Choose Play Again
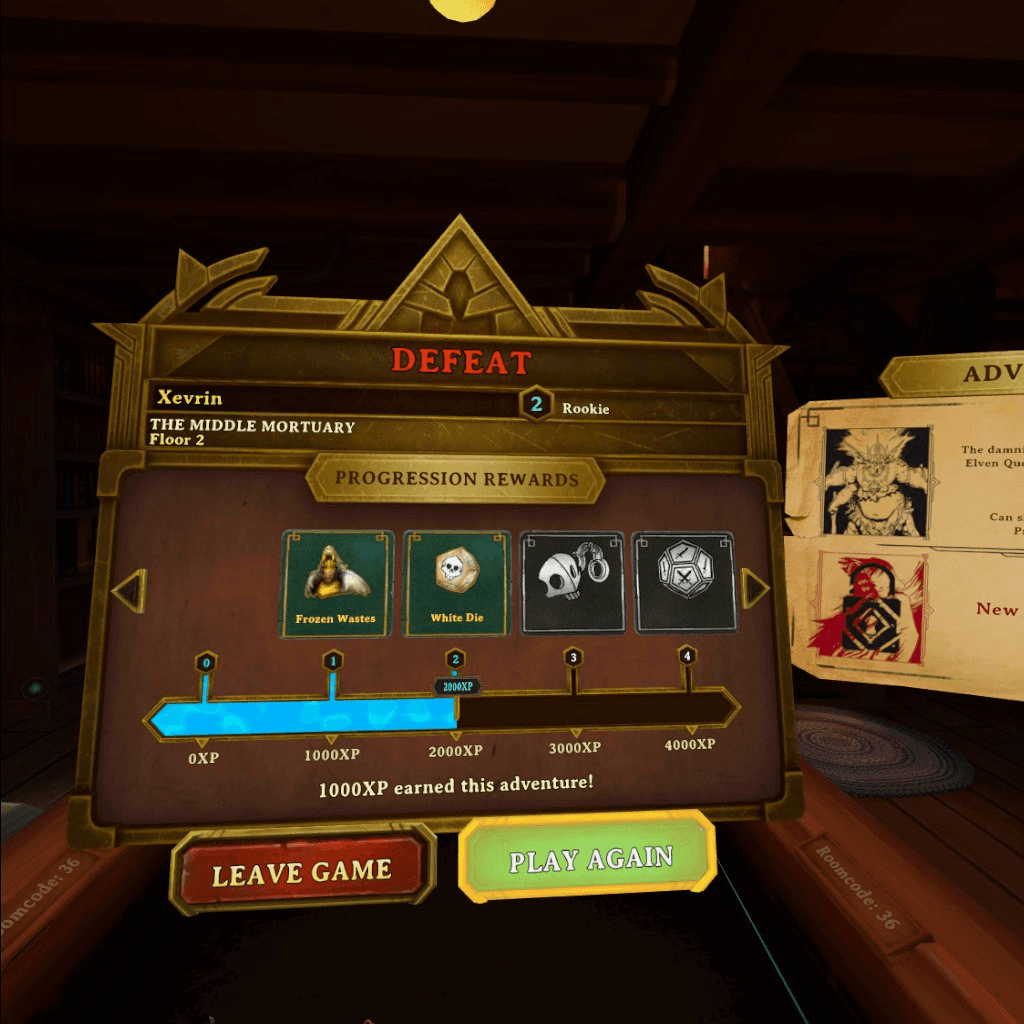The height and width of the screenshot is (1024, 1024). pos(589,860)
